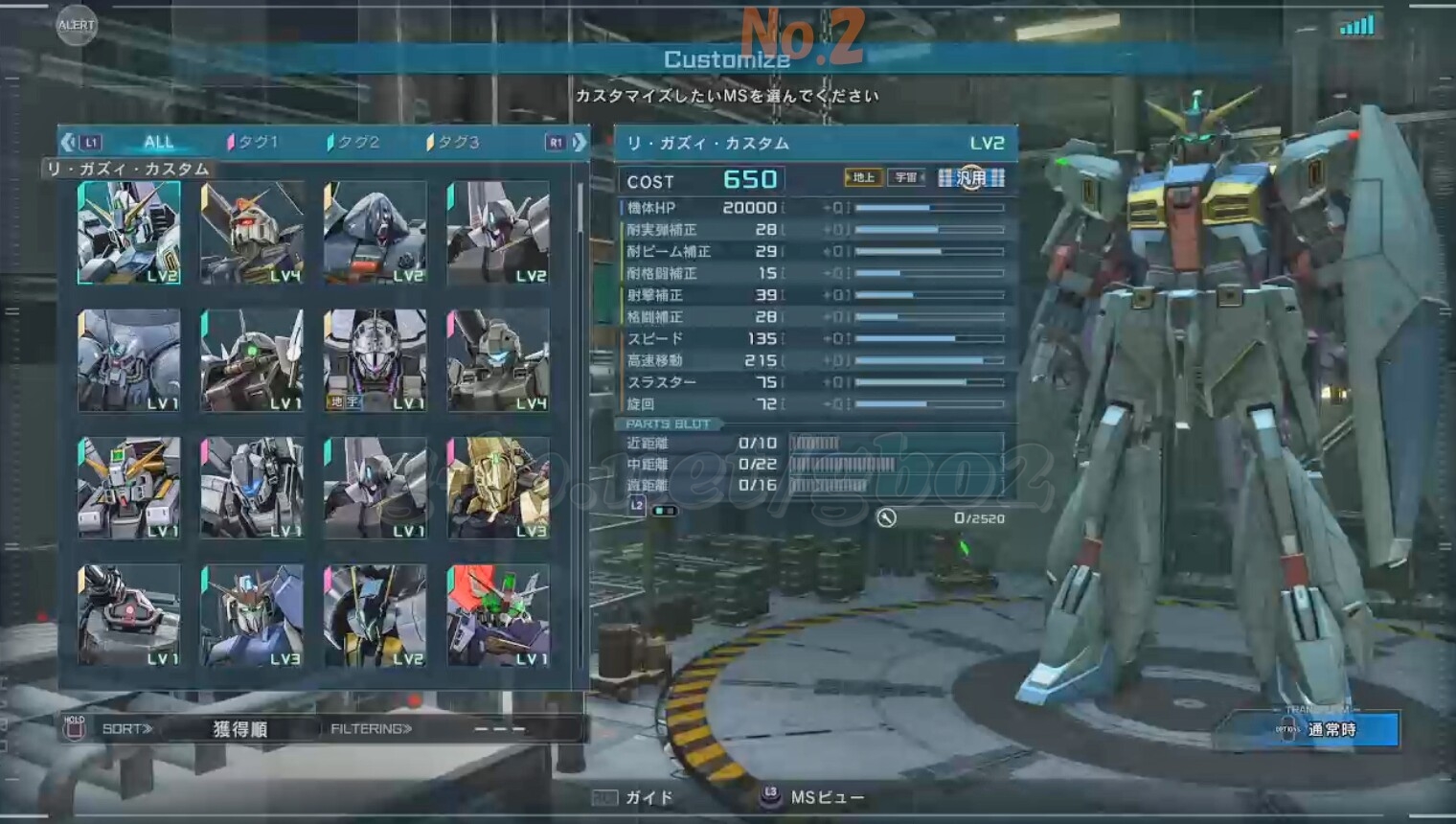Pick the tank-type suit with red sensor
Screen dimensions: 1456x824
pyautogui.click(x=129, y=615)
